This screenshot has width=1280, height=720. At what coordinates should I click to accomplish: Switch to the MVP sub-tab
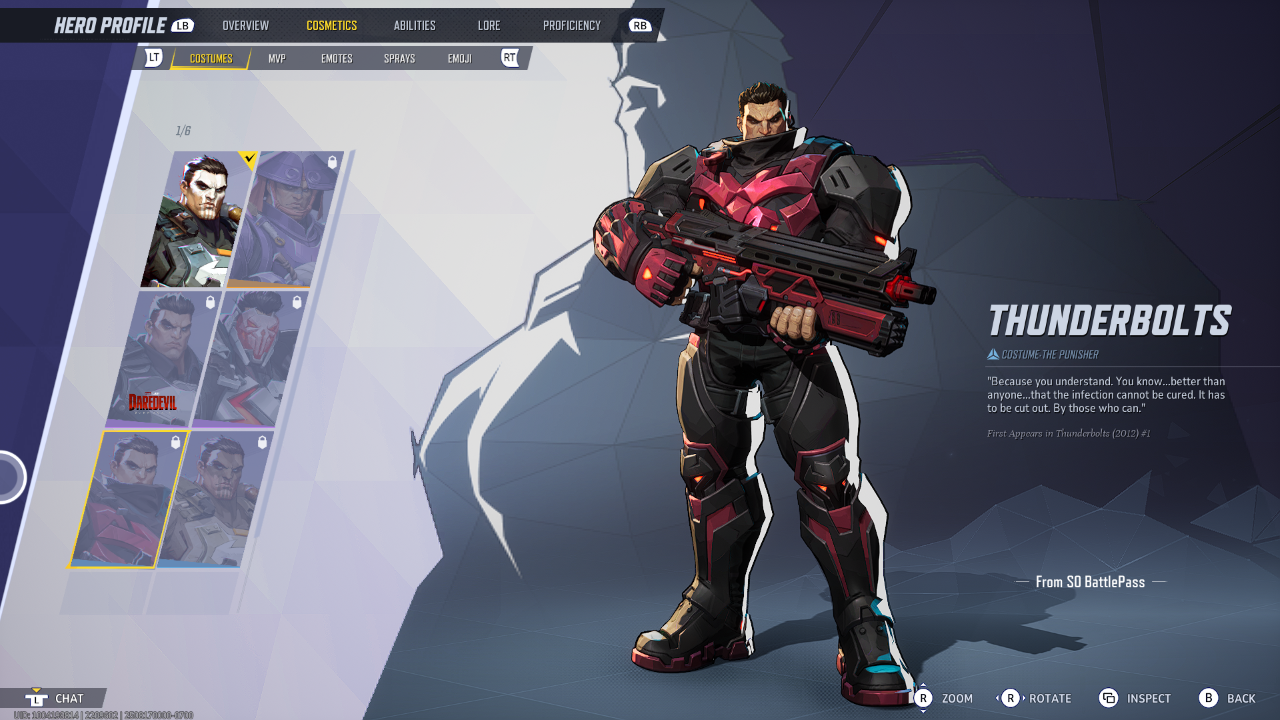(x=277, y=59)
